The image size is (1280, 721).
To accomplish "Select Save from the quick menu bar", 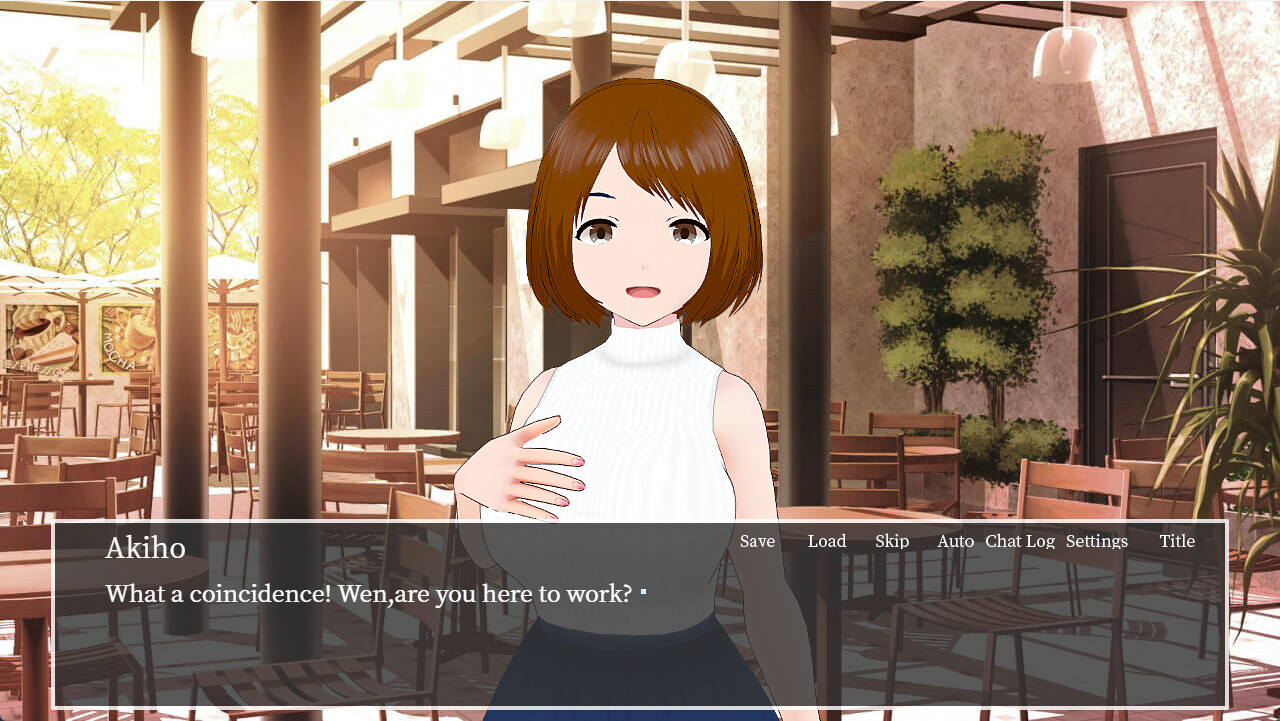I will pyautogui.click(x=757, y=541).
